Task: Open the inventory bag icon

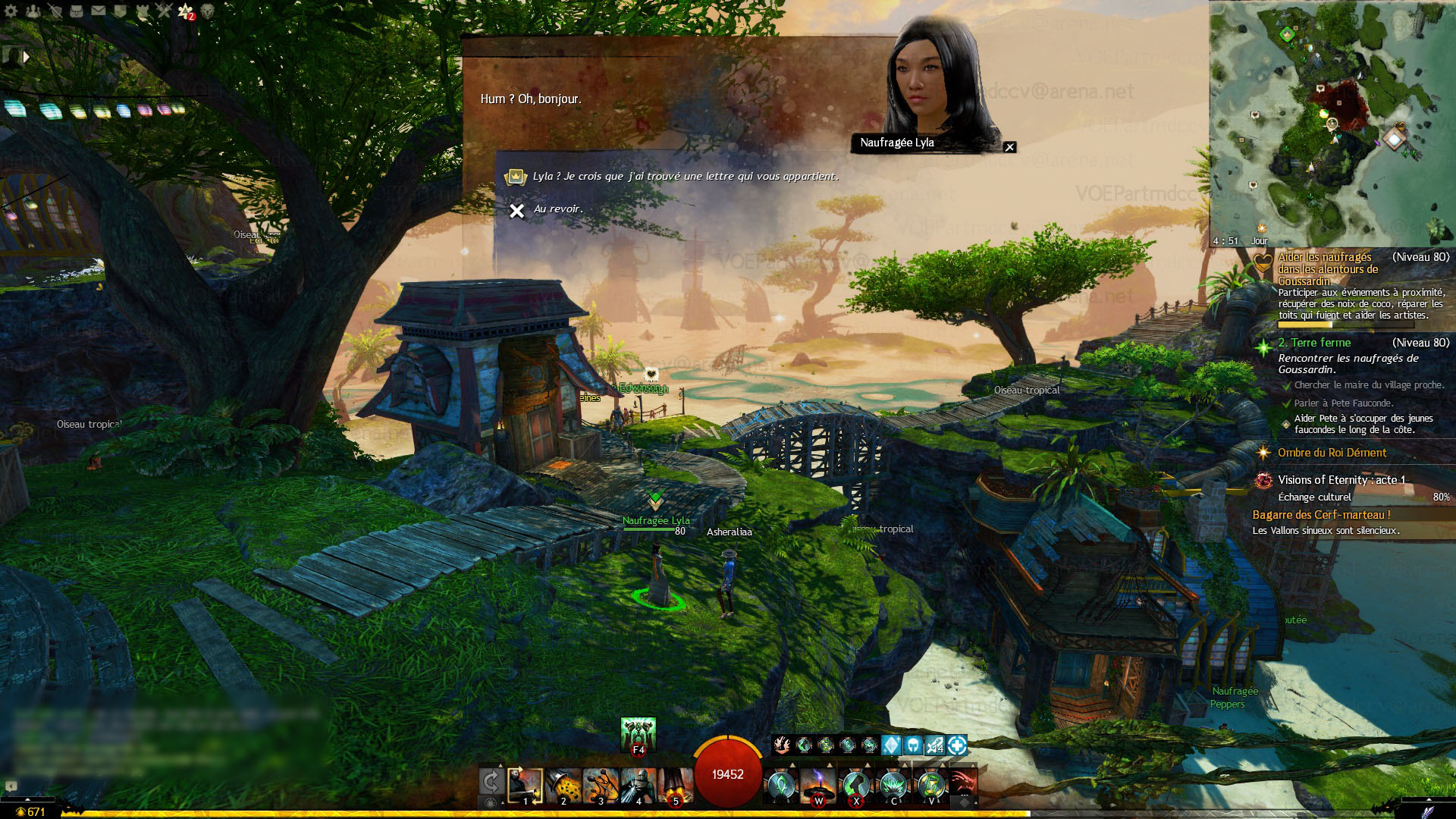Action: (x=77, y=11)
